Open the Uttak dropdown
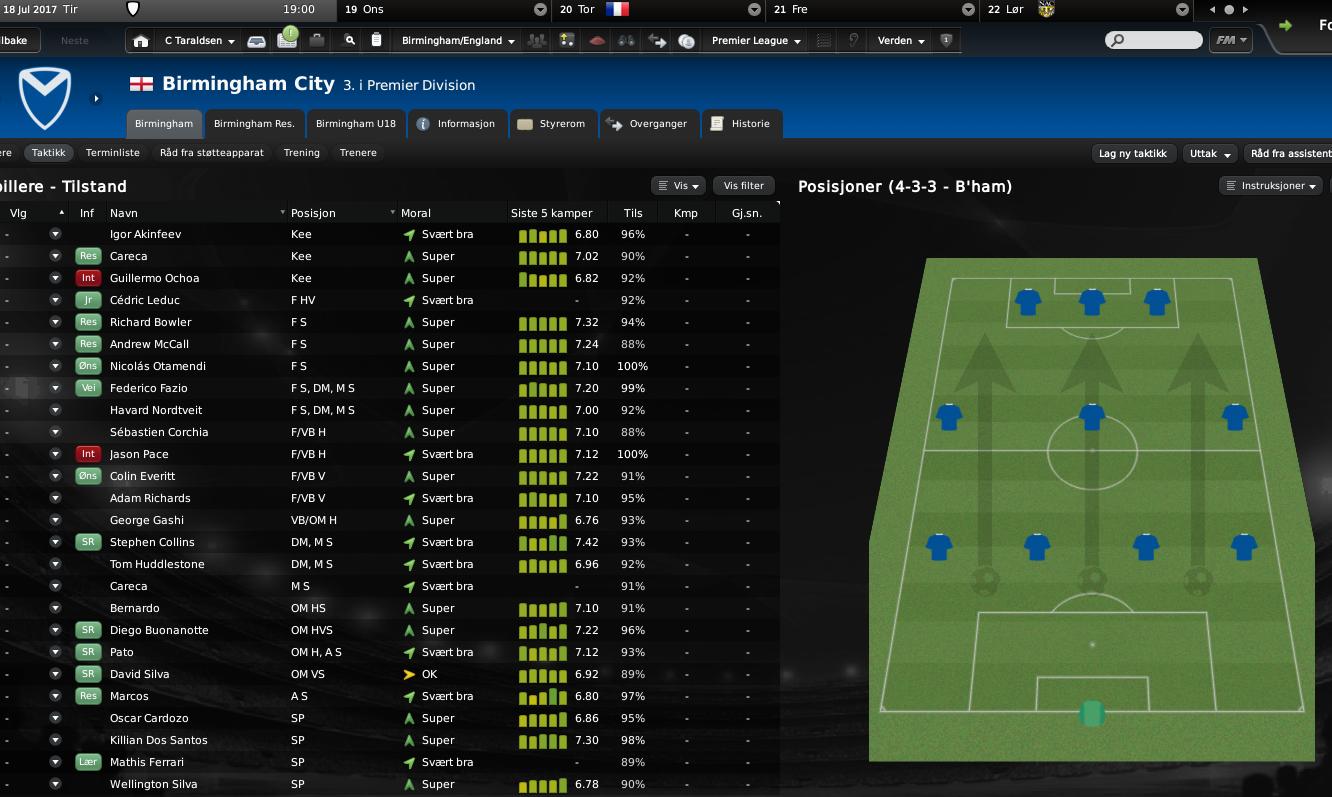 click(1210, 154)
